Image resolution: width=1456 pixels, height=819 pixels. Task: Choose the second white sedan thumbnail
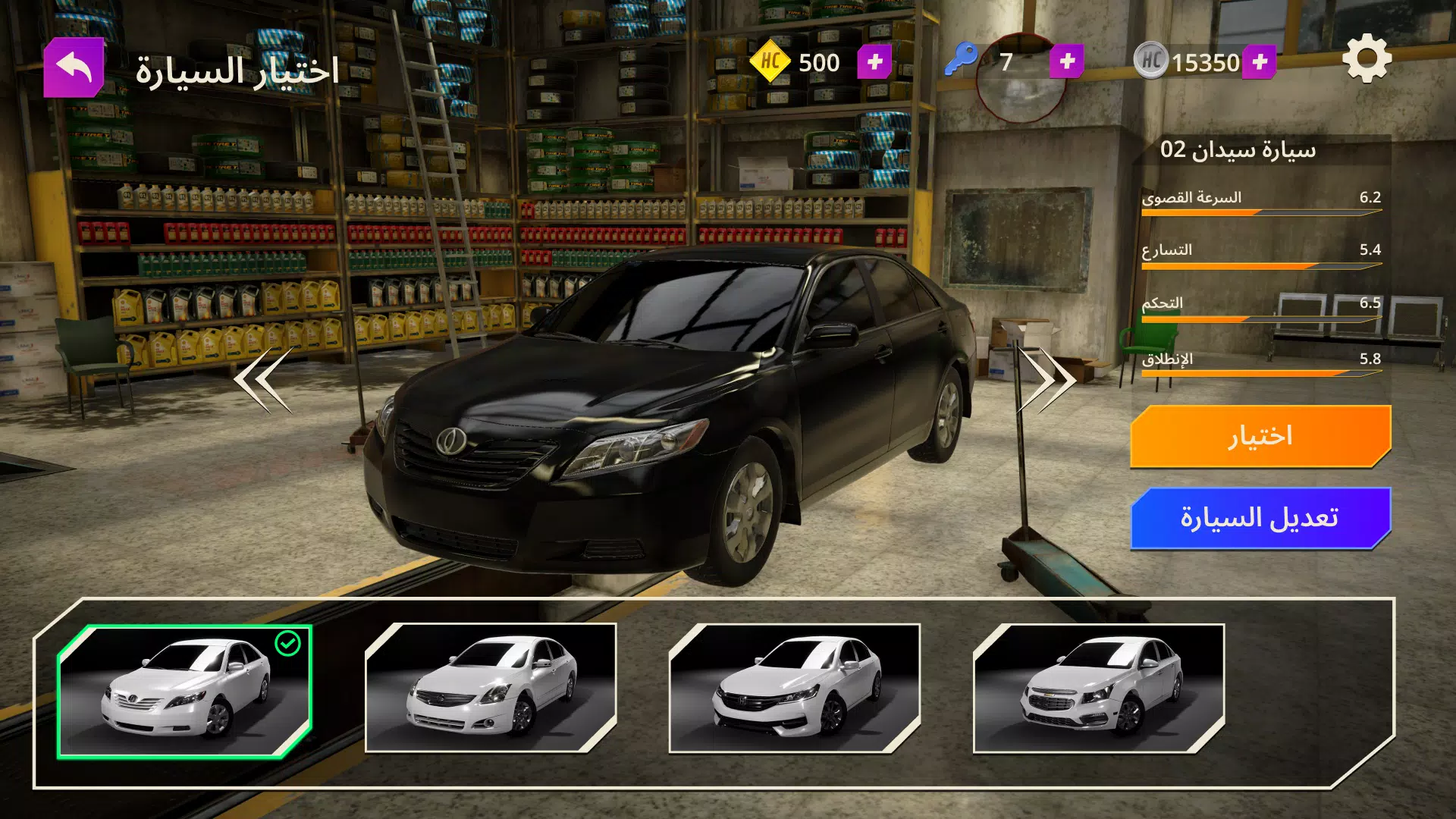[x=491, y=689]
